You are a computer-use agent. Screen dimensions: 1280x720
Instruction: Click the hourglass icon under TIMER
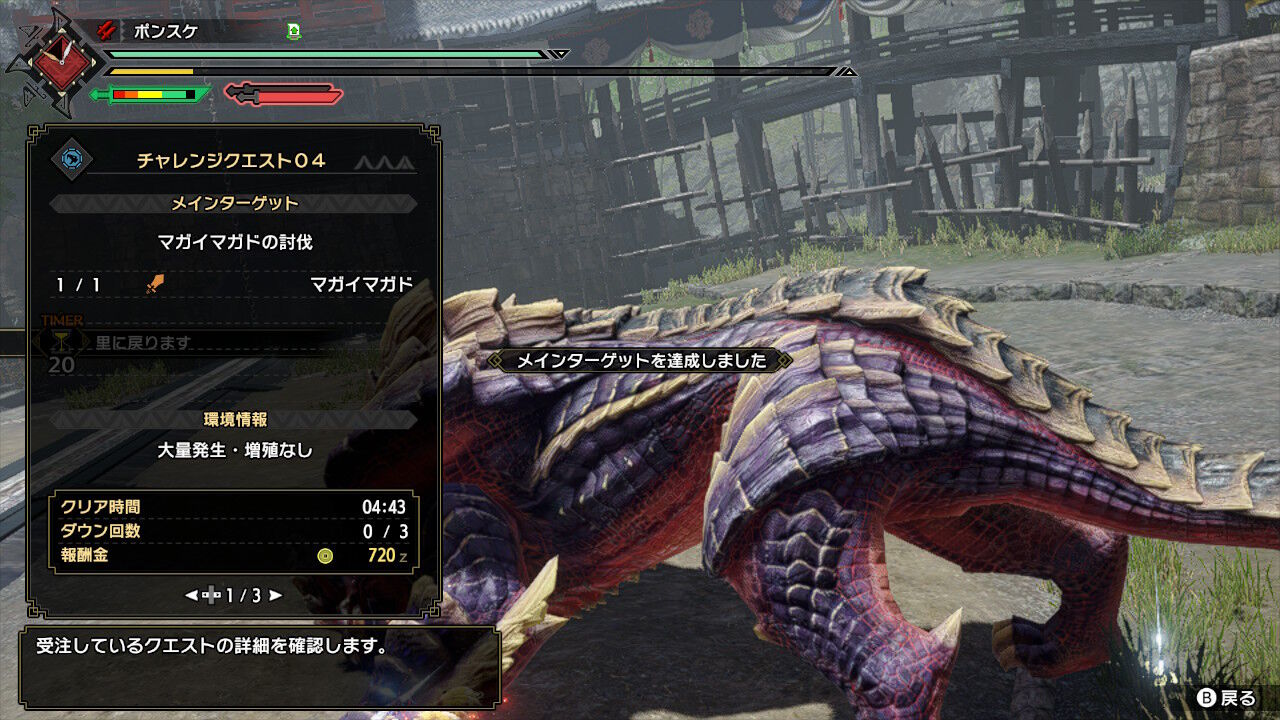coord(62,343)
